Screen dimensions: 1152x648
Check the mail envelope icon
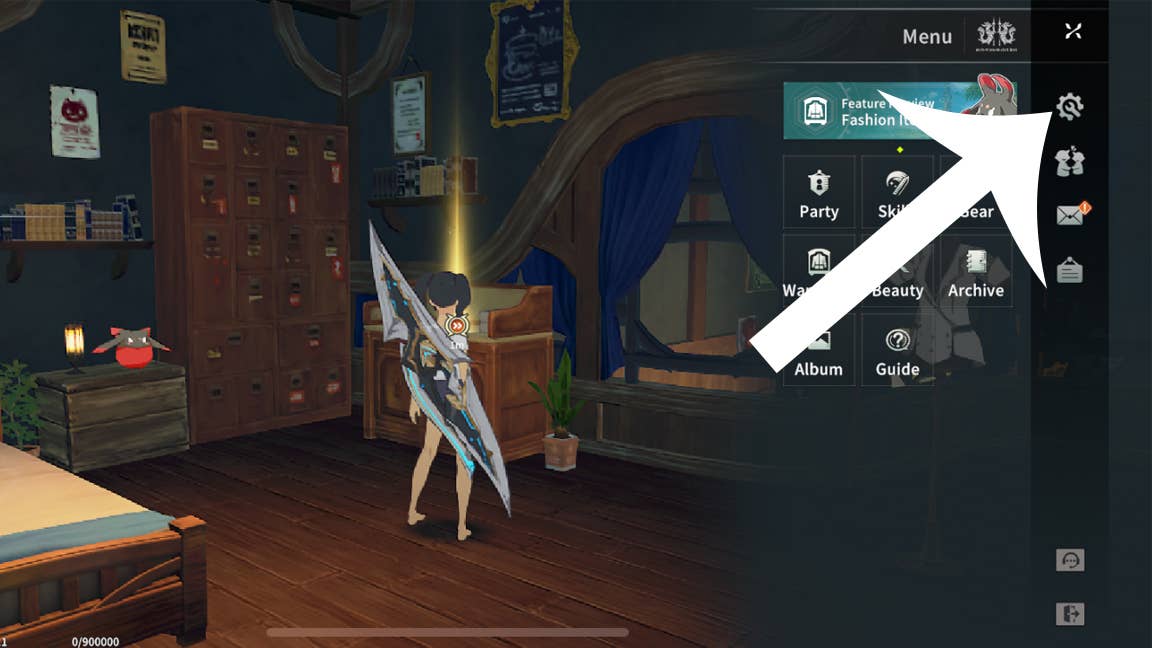tap(1070, 215)
